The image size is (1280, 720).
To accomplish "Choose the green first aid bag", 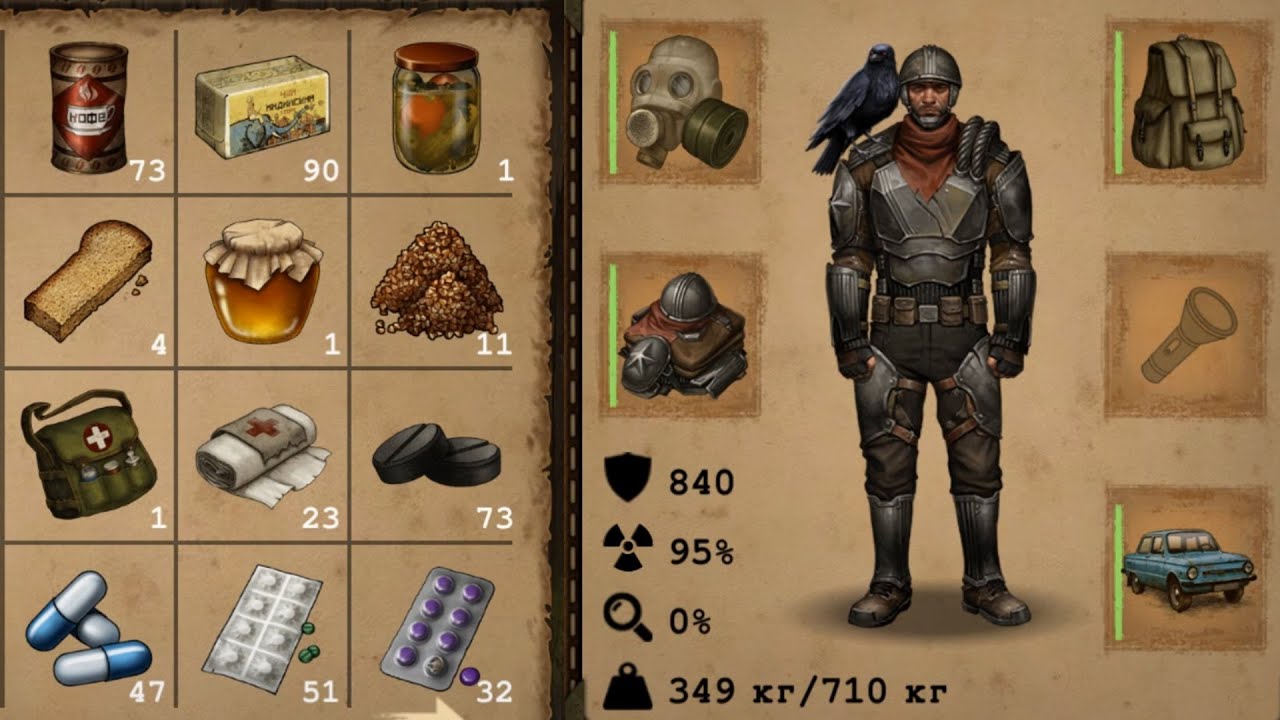I will (x=88, y=455).
